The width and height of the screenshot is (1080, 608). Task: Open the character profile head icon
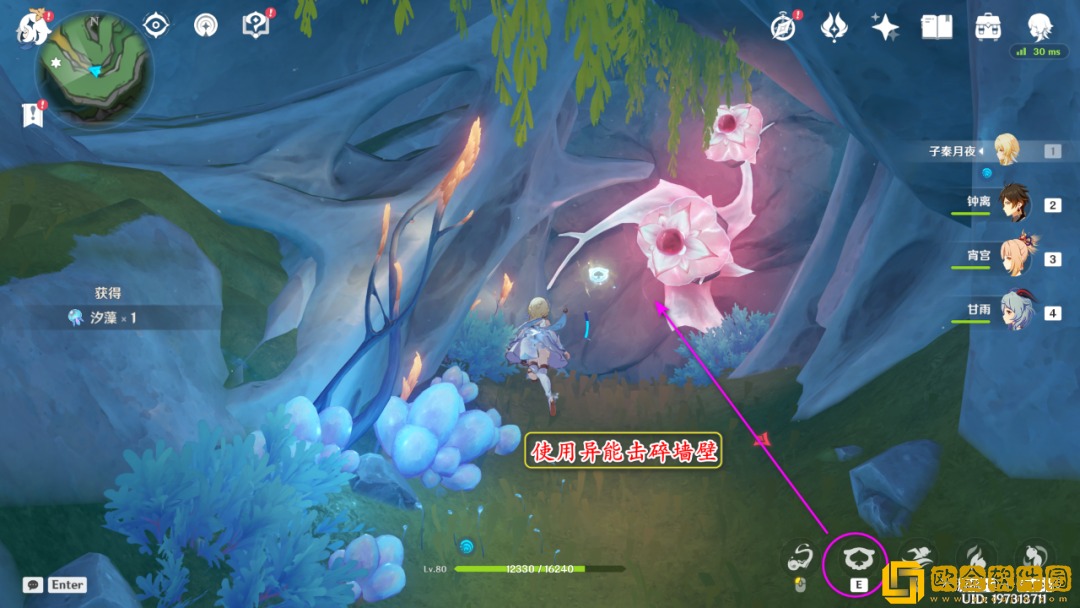[1040, 25]
